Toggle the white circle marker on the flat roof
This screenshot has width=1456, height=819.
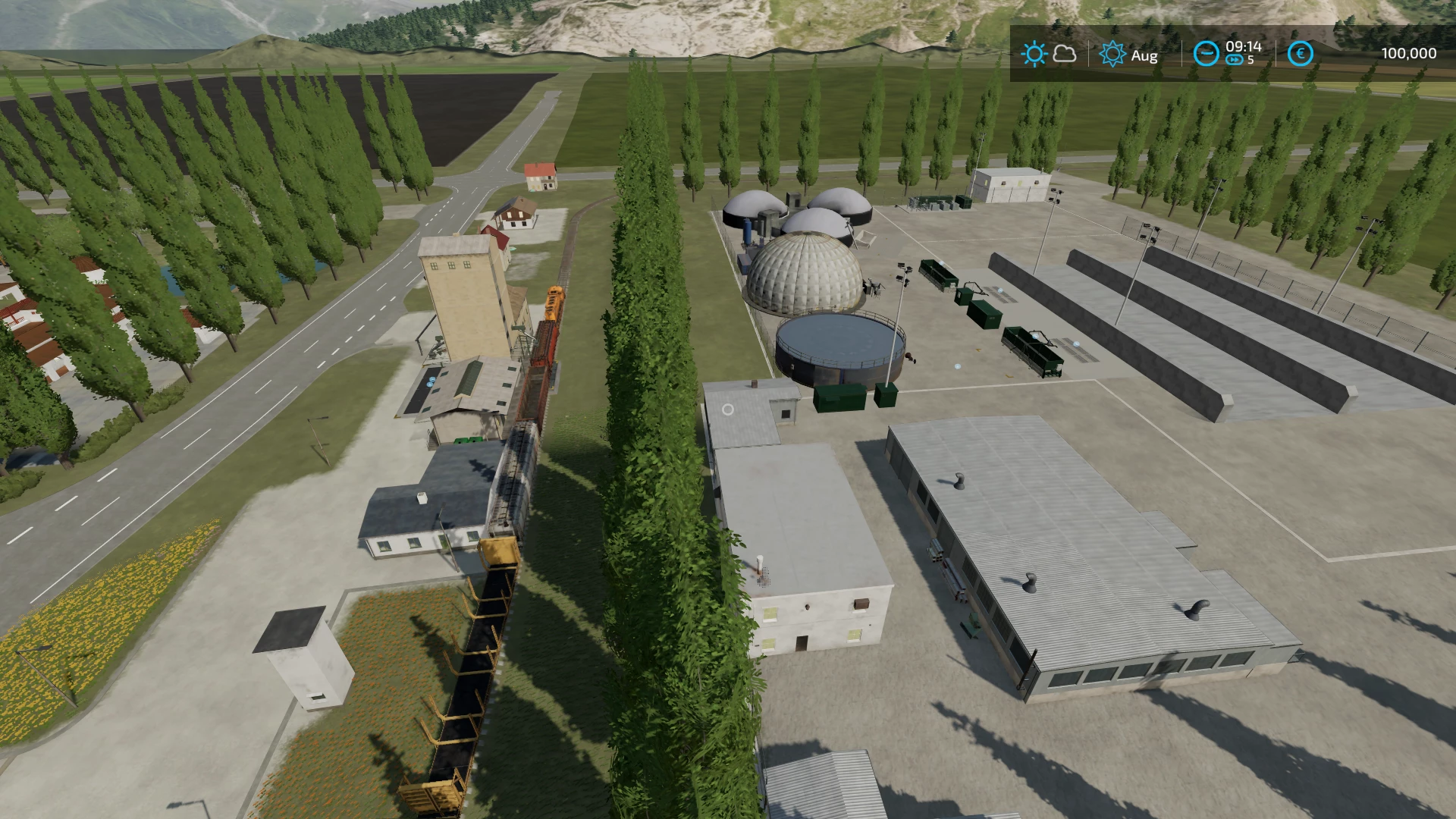coord(729,409)
